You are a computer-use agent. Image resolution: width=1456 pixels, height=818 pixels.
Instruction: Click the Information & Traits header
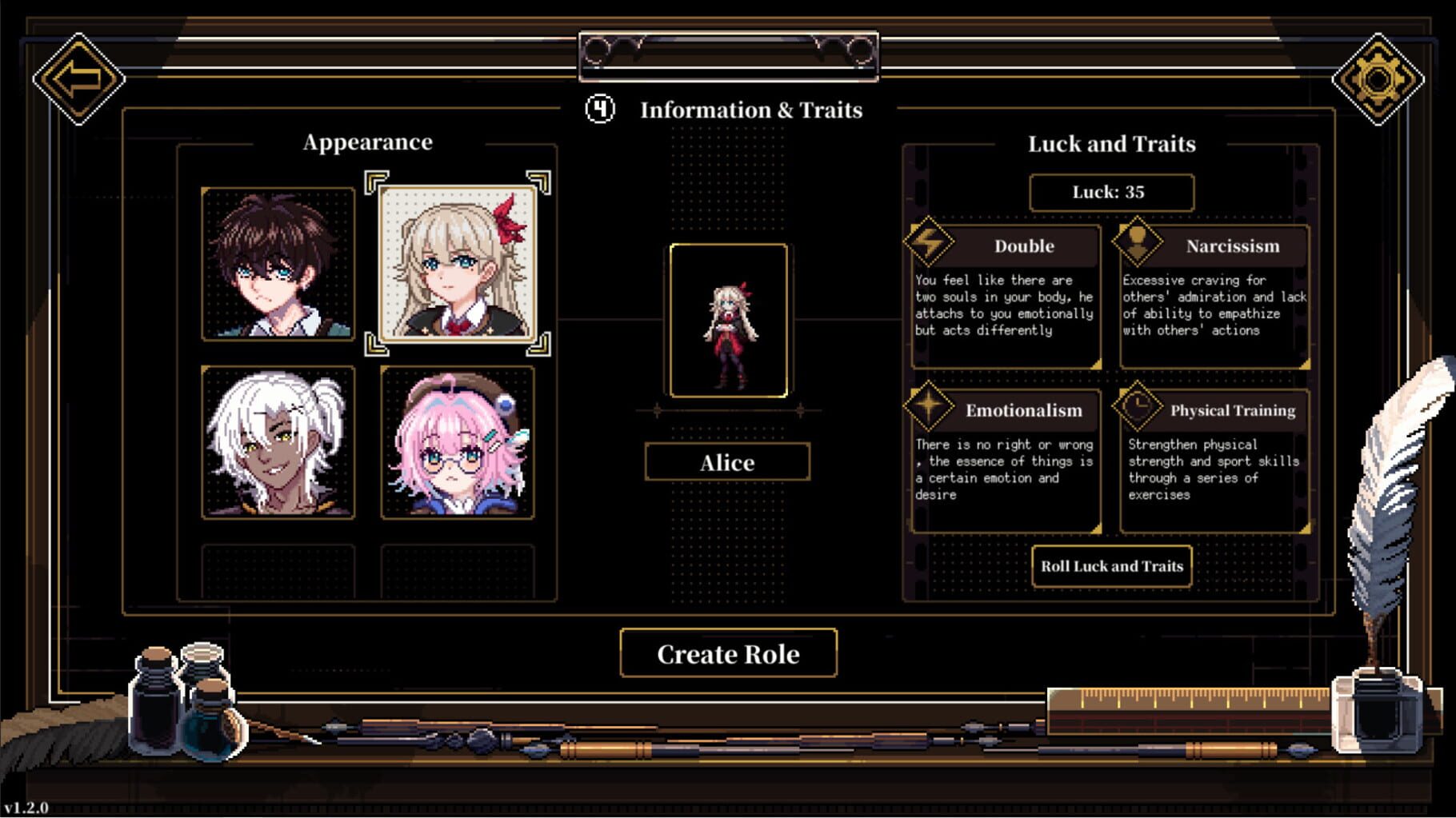(751, 110)
